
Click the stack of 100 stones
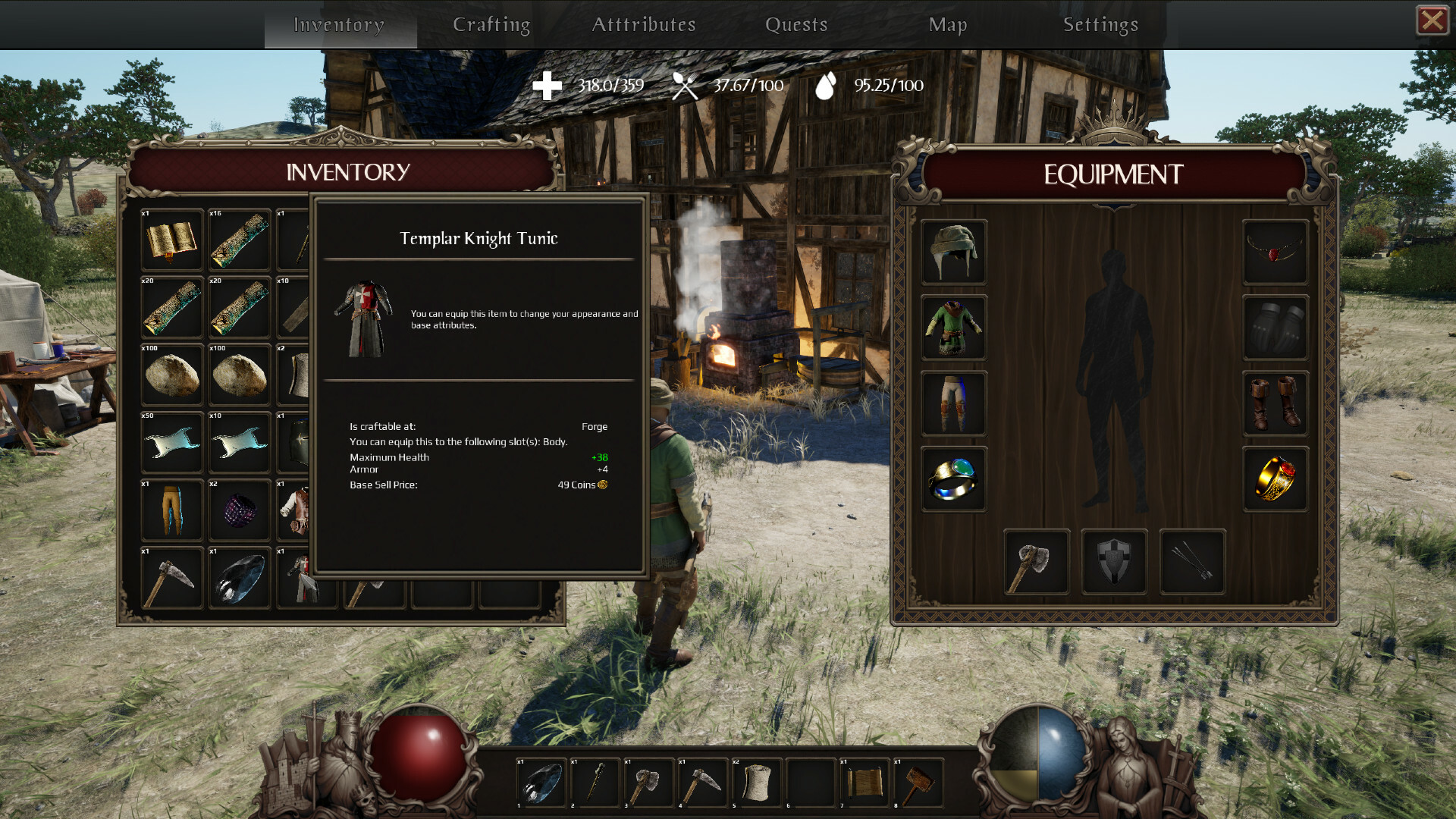click(x=171, y=374)
